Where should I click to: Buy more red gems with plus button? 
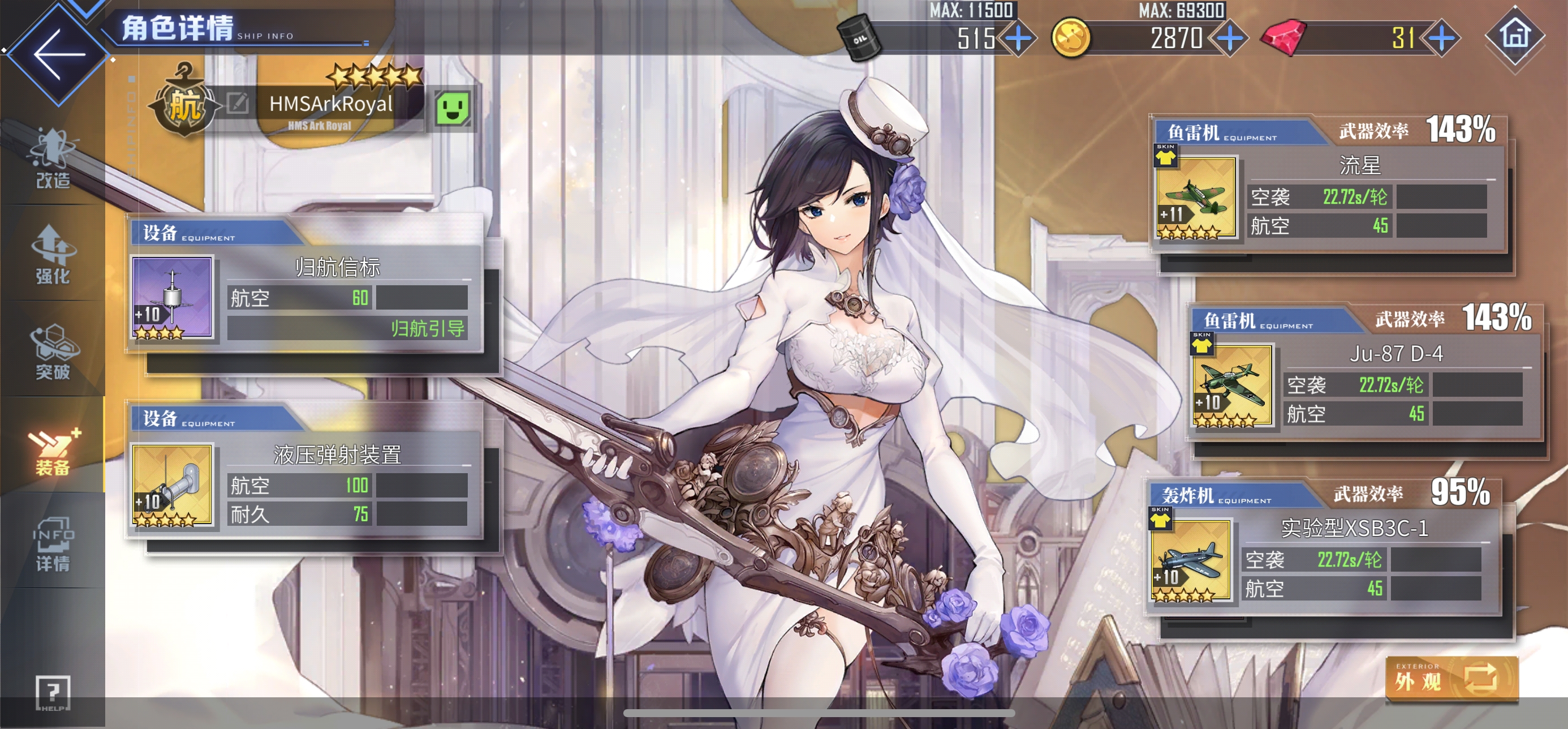click(1441, 39)
